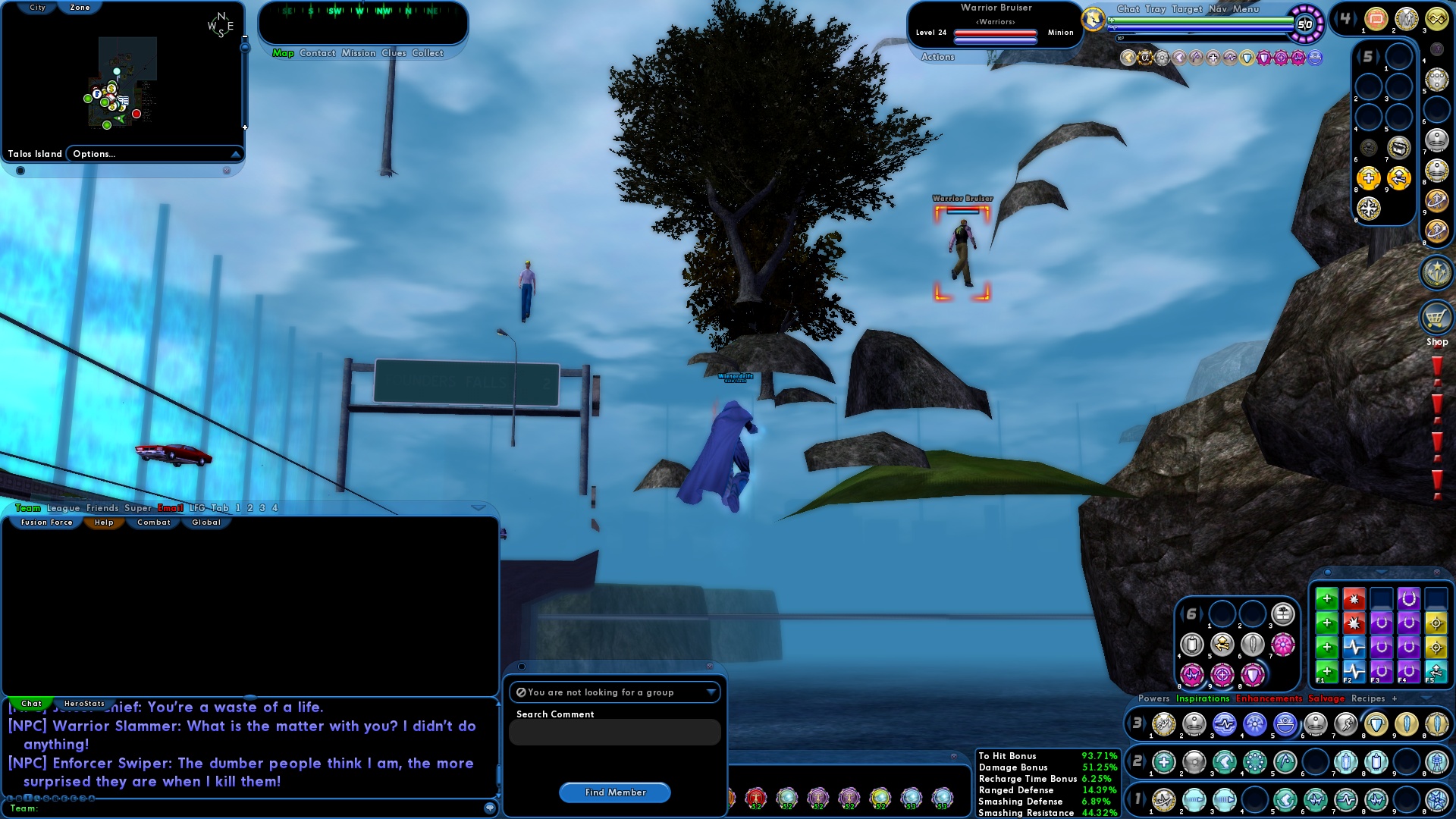Open the Menu item in the top bar
The height and width of the screenshot is (819, 1456).
[x=1246, y=10]
